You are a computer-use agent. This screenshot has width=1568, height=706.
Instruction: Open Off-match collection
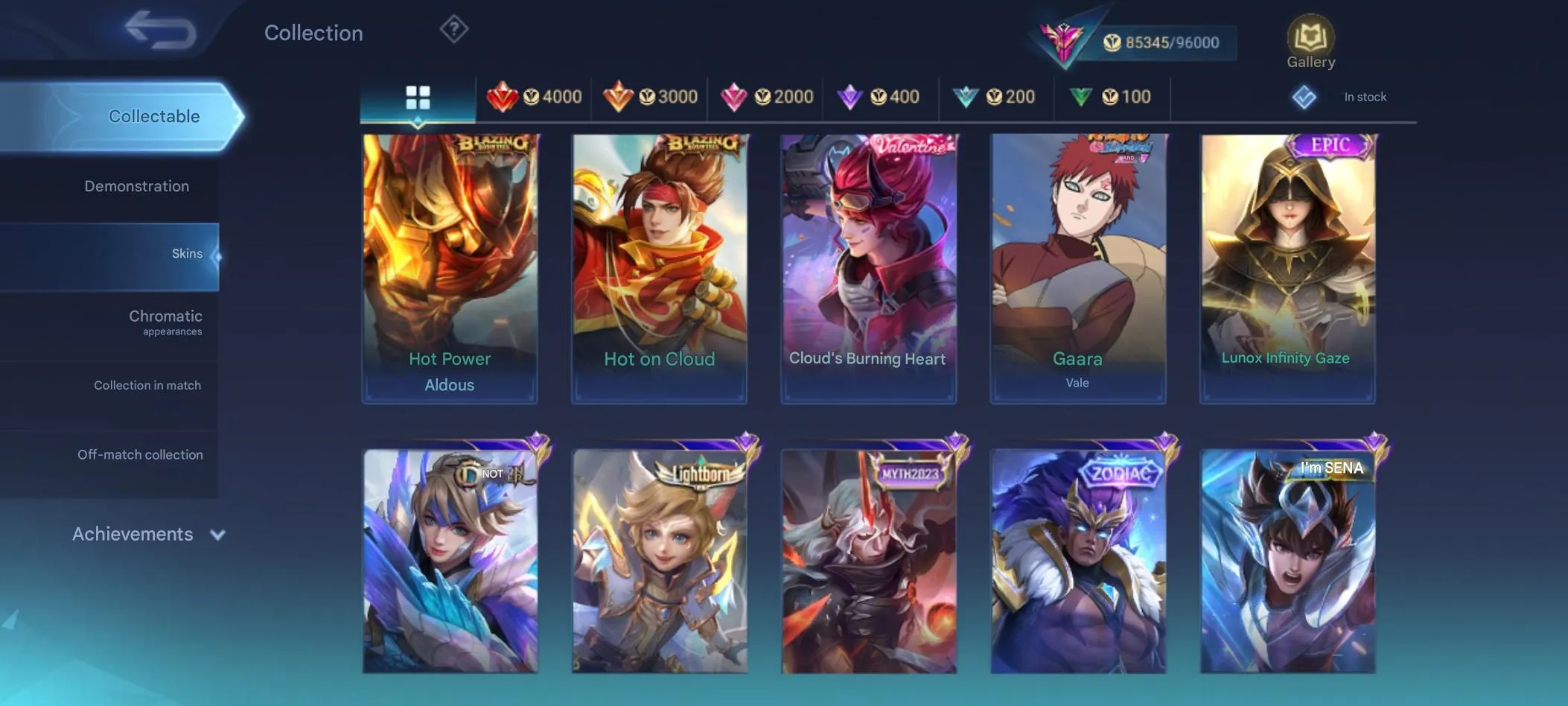140,454
